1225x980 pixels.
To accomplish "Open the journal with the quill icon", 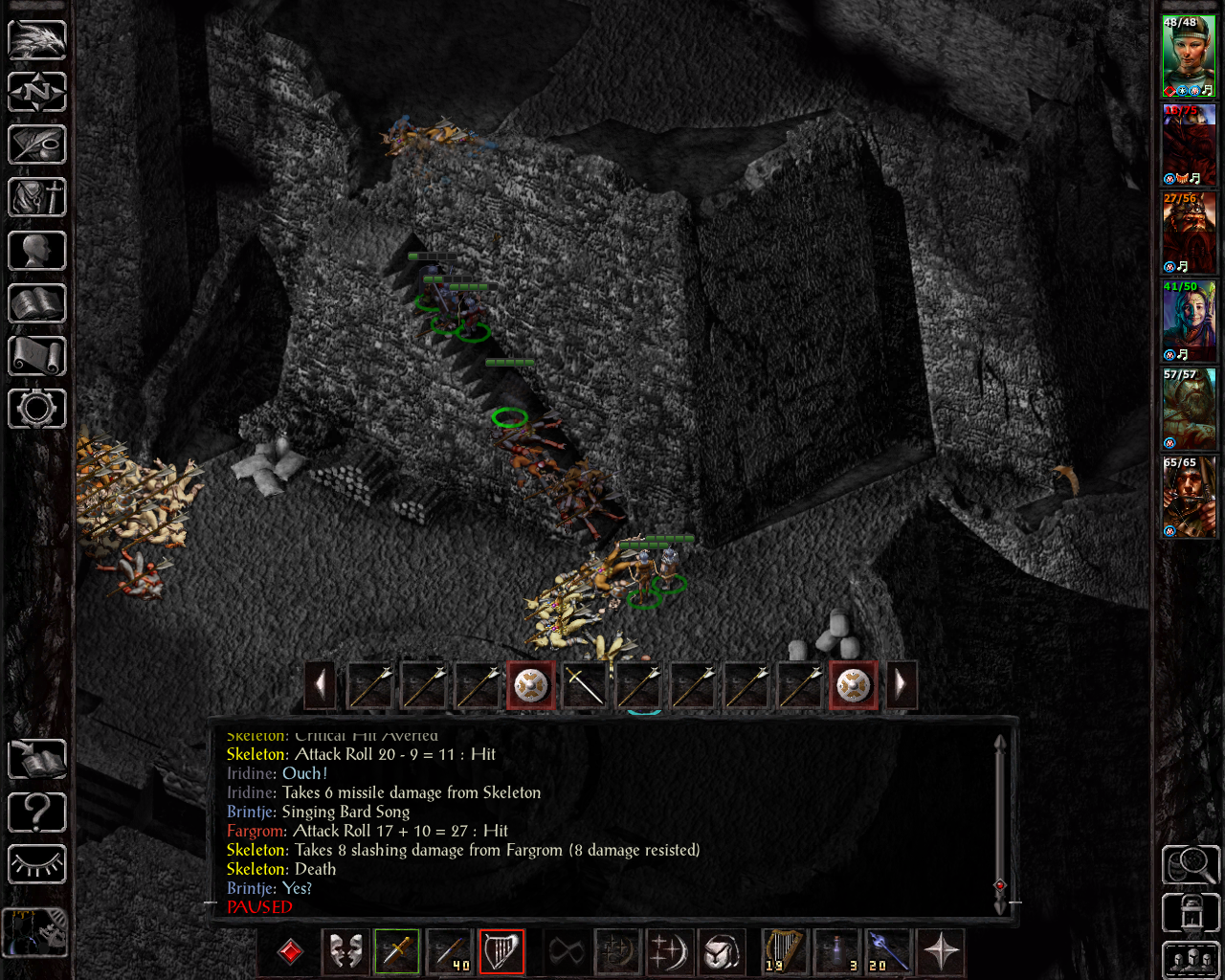I will coord(37,145).
